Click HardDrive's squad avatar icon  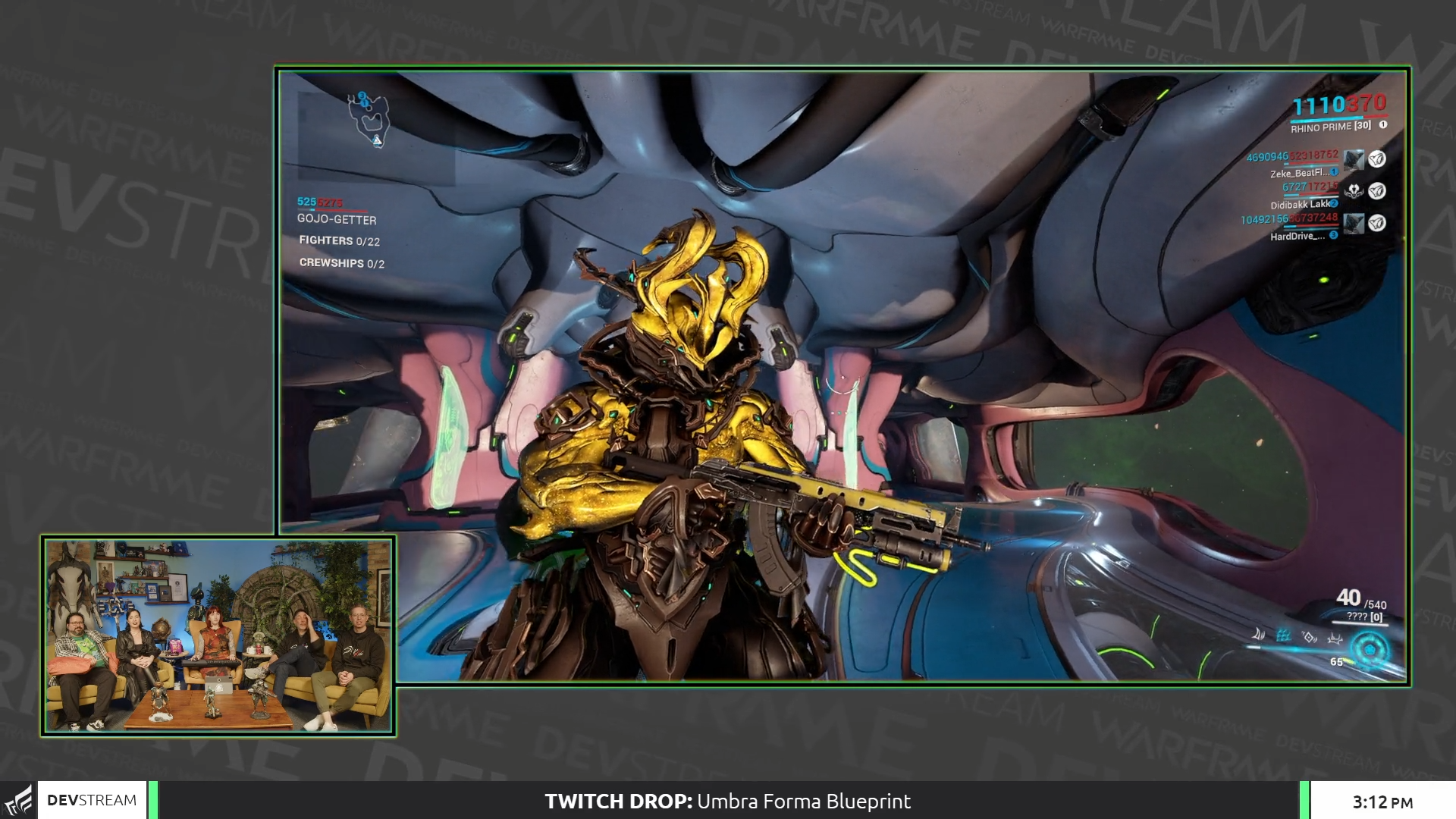point(1354,224)
